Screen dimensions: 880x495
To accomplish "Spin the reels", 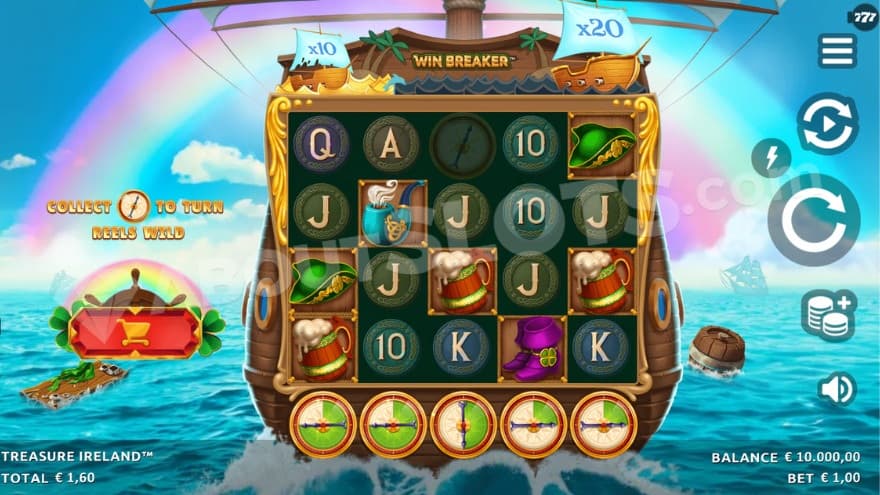I will click(x=813, y=220).
